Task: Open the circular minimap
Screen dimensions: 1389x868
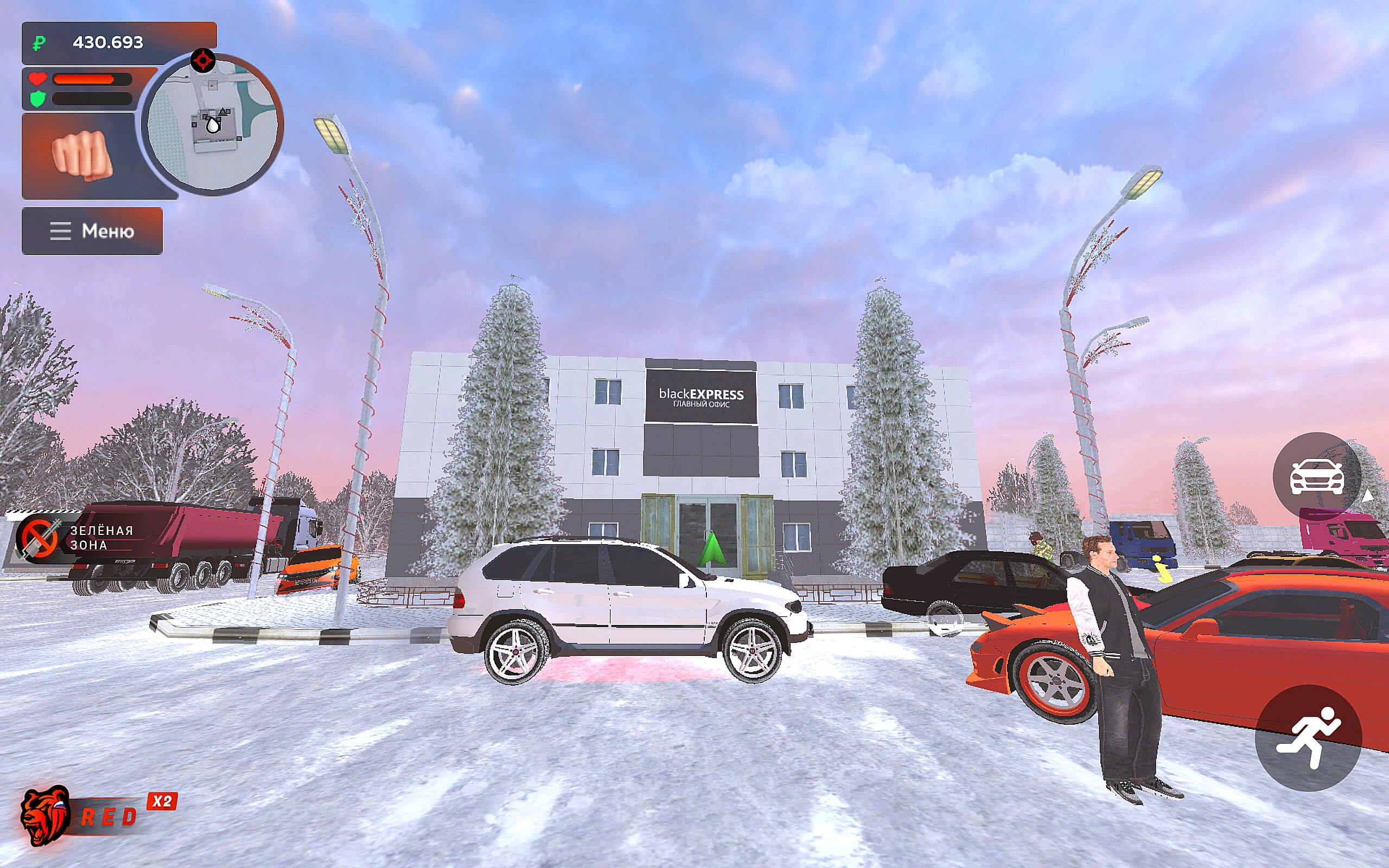Action: pos(212,125)
